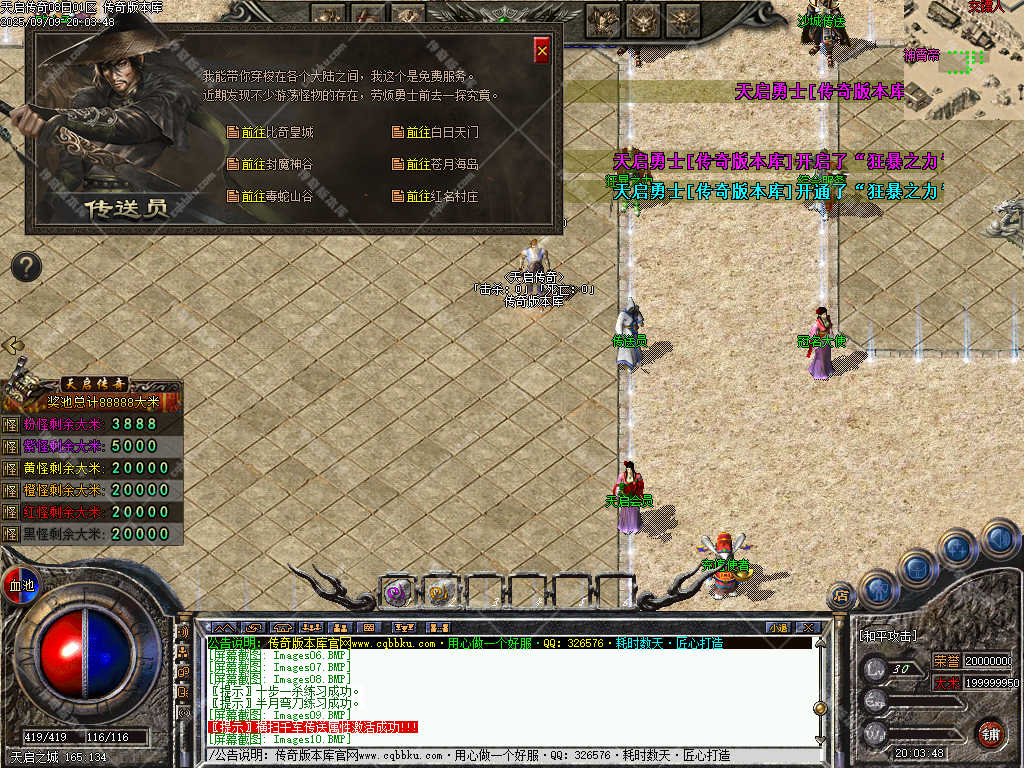The width and height of the screenshot is (1024, 768).
Task: Click the 小退 logout button on the chat bar
Action: click(x=778, y=627)
